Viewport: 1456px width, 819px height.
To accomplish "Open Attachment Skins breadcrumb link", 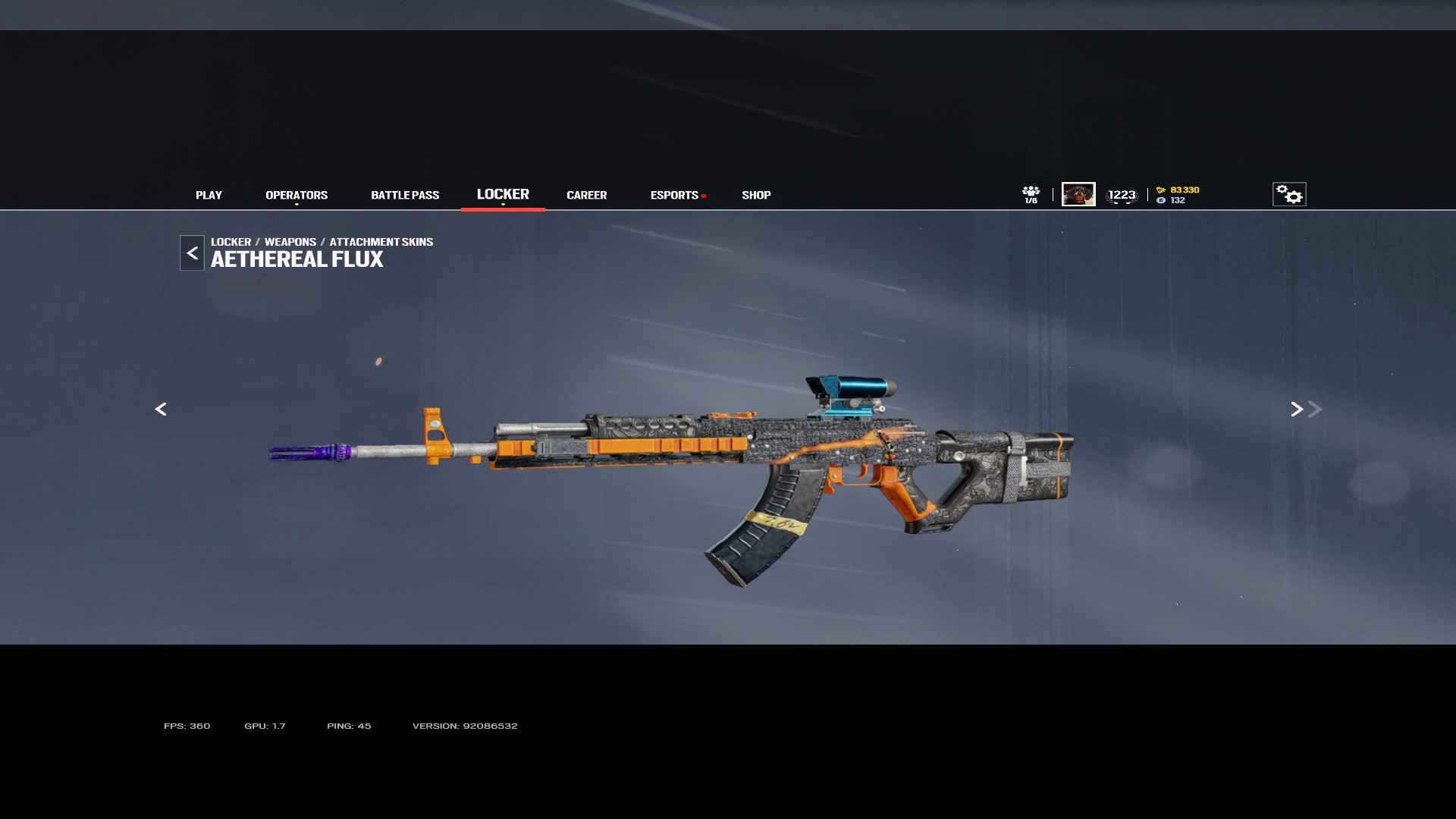I will point(381,242).
